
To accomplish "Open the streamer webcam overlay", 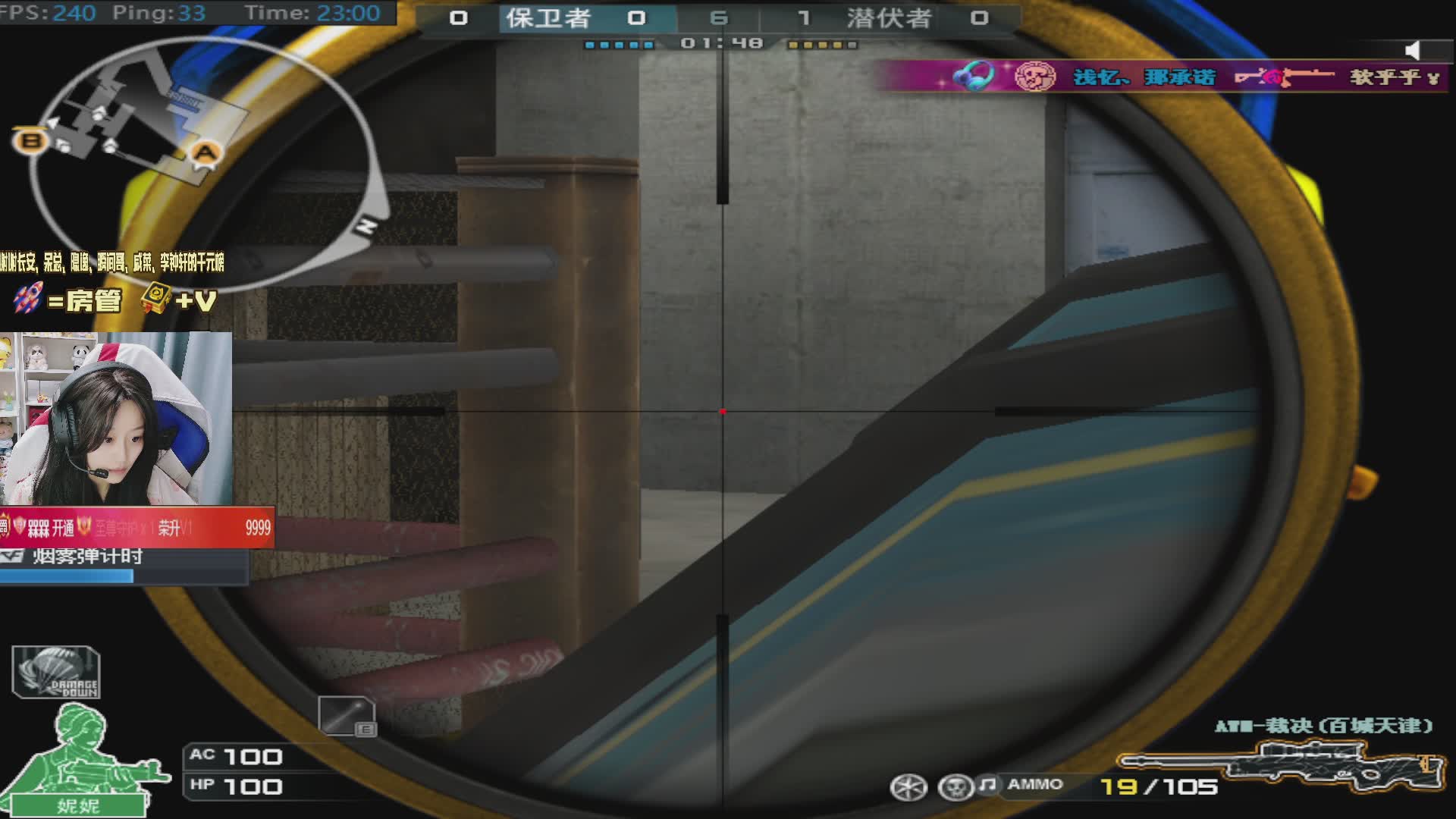I will [116, 418].
